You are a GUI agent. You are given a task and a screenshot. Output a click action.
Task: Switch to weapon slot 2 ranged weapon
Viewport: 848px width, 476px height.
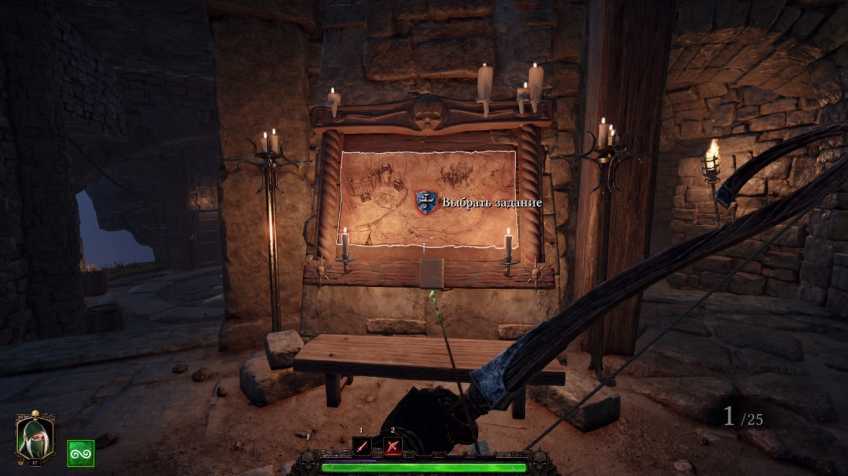pyautogui.click(x=393, y=447)
